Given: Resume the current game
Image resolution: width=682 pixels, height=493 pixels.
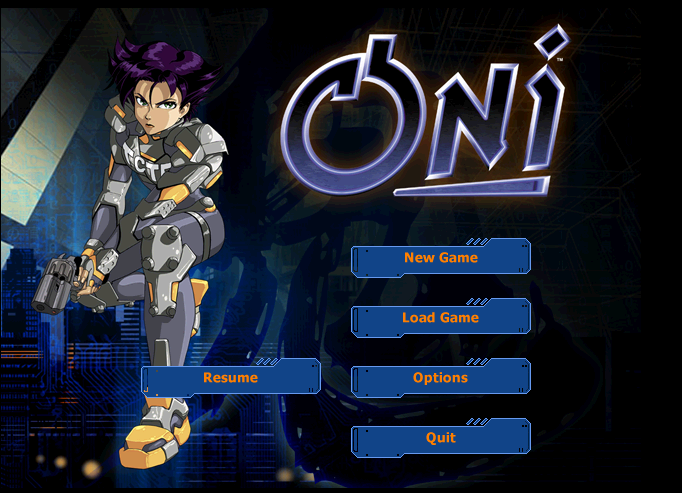Looking at the screenshot, I should (231, 378).
